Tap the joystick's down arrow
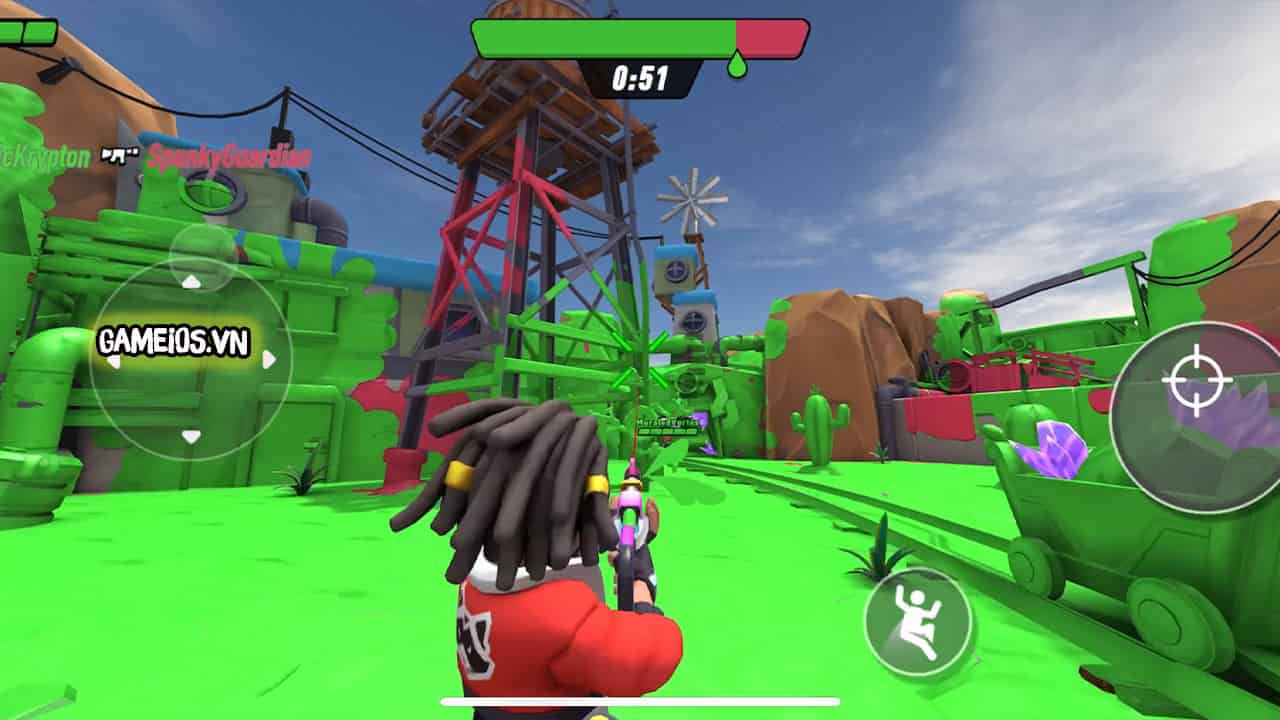 click(x=191, y=436)
